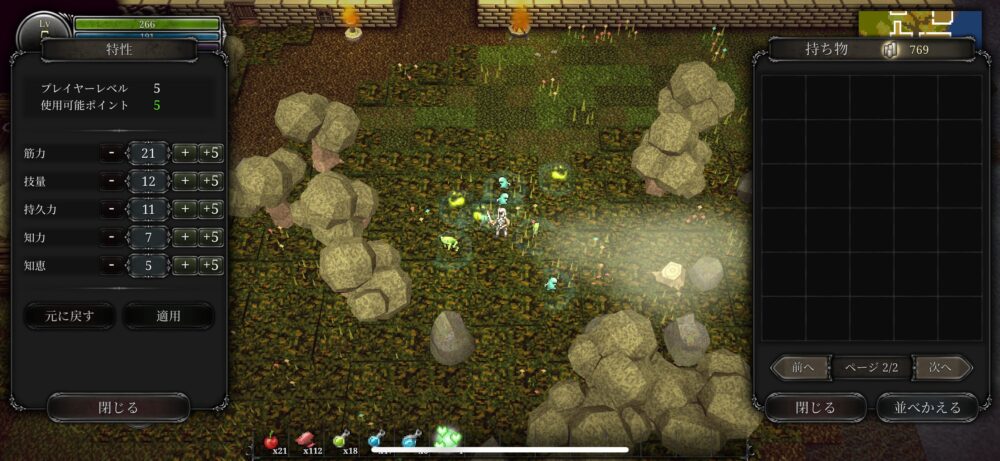
Task: Use the red apple hotbar item
Action: point(271,440)
